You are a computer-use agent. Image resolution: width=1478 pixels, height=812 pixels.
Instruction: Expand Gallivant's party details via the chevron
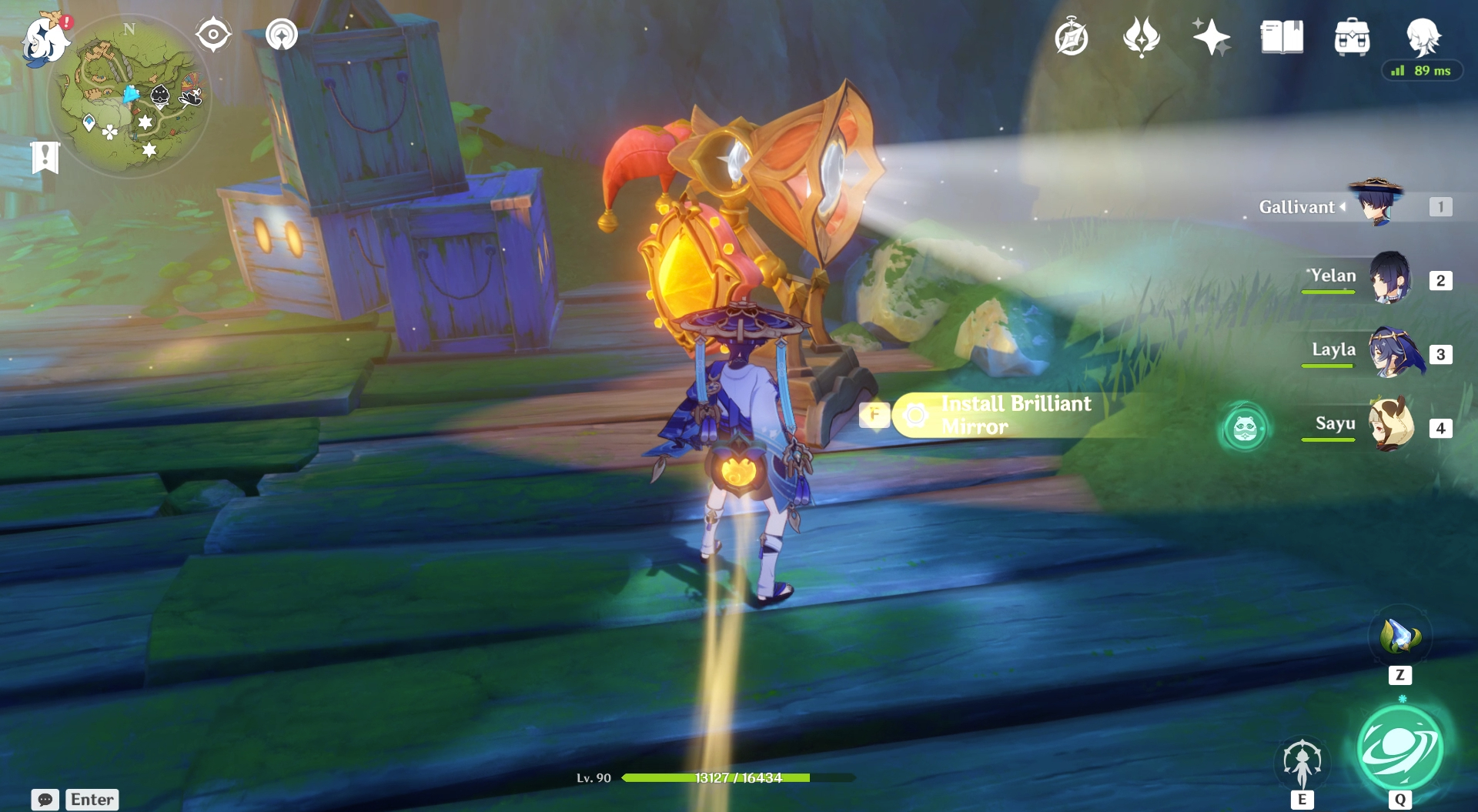pos(1341,206)
